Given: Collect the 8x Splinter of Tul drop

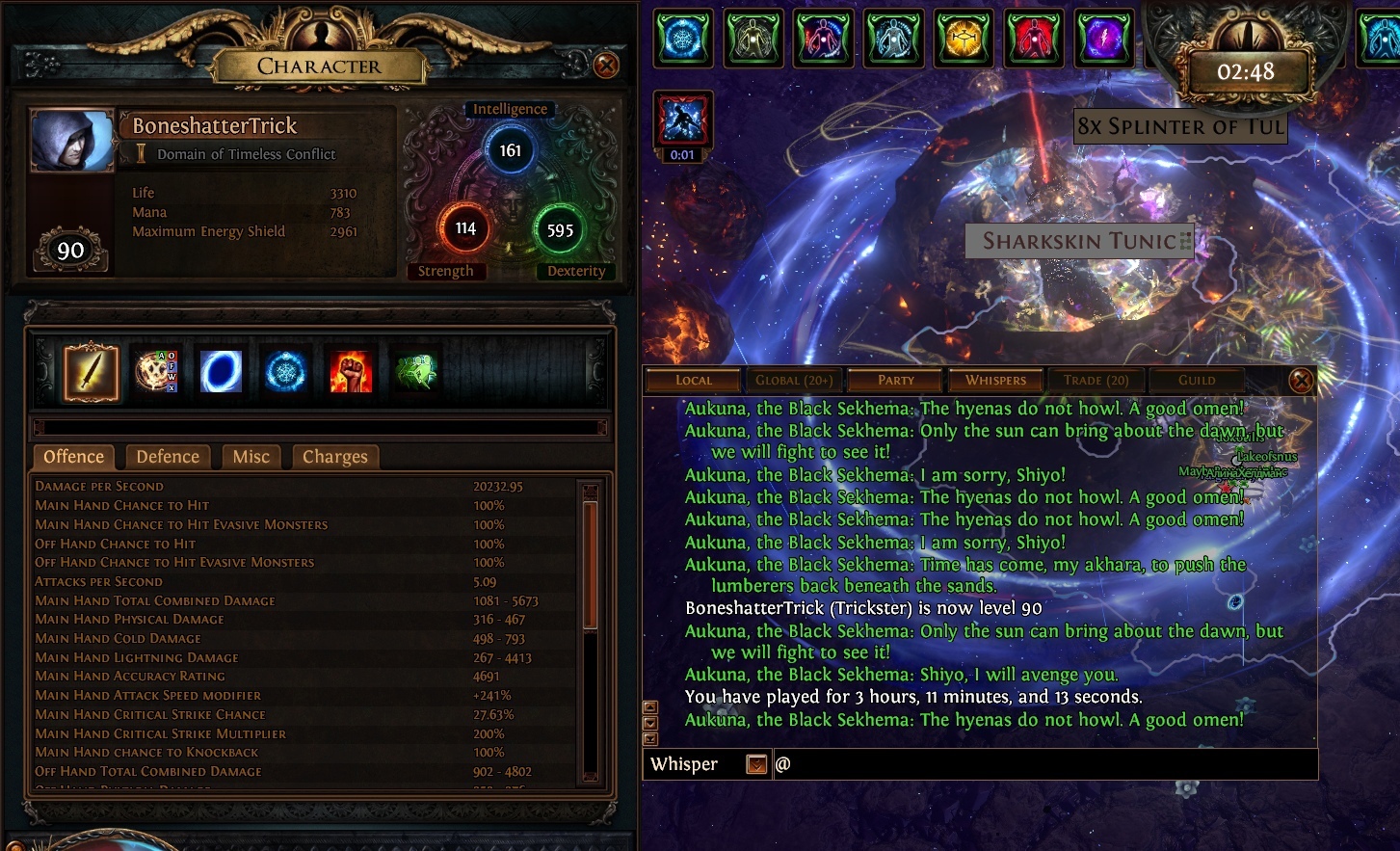Looking at the screenshot, I should [1179, 126].
